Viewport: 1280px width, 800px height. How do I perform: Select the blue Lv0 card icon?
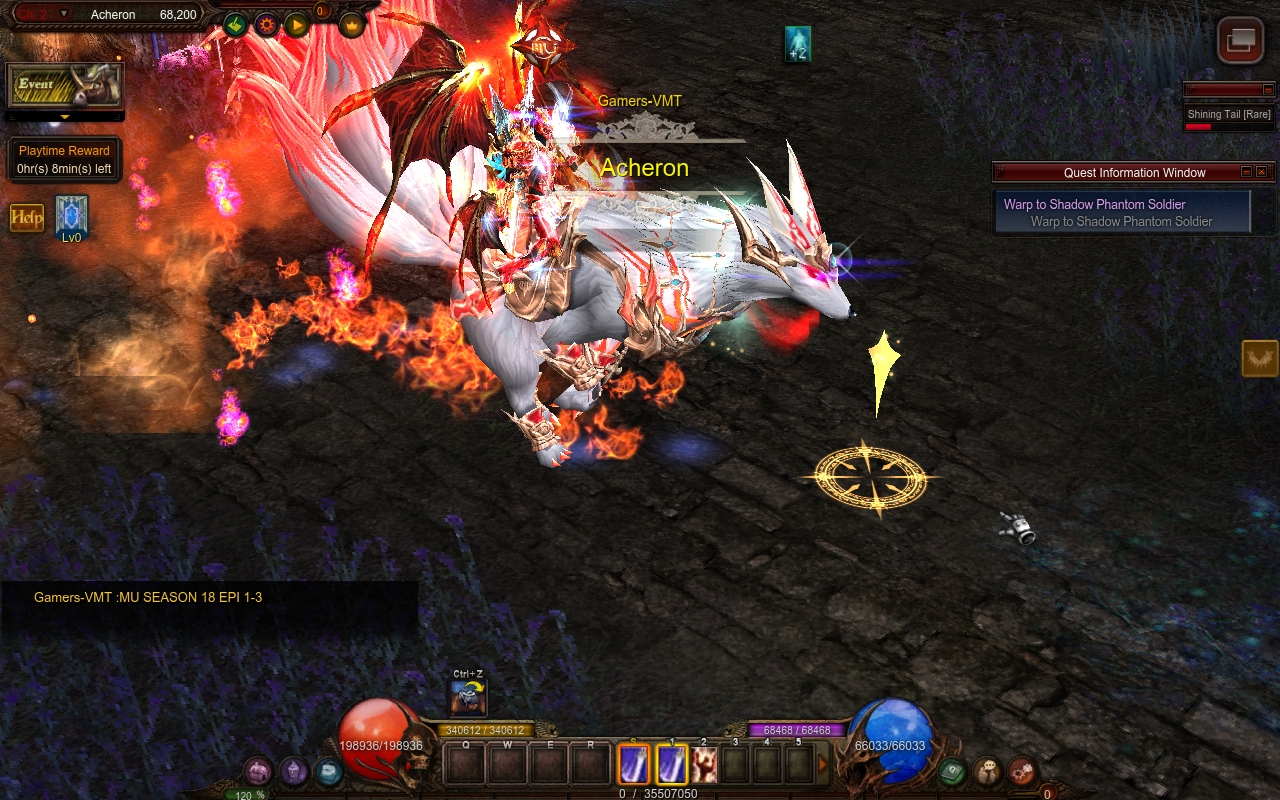72,215
